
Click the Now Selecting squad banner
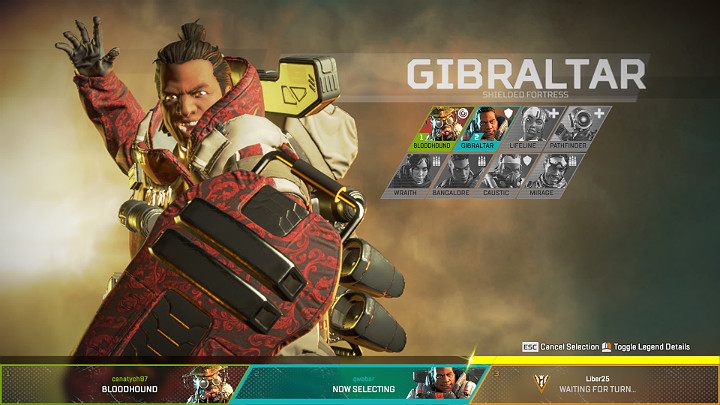362,384
